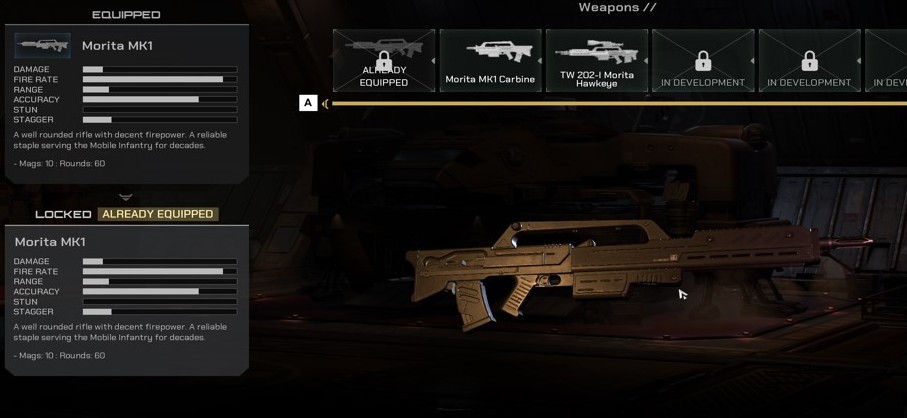Click the Already Equipped status button
907x418 pixels.
click(x=158, y=214)
